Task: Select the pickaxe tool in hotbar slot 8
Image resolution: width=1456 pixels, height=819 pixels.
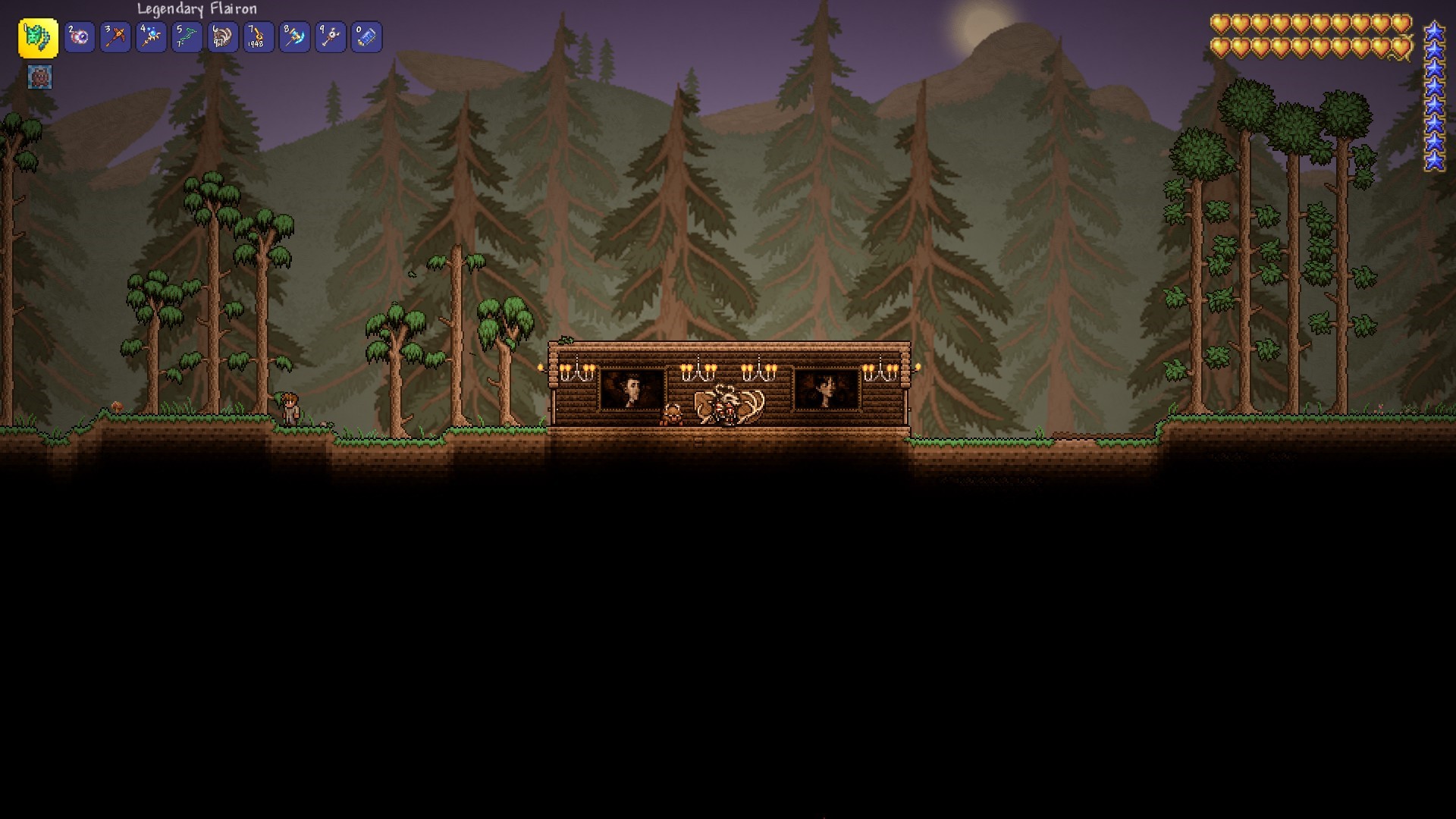Action: (x=294, y=36)
